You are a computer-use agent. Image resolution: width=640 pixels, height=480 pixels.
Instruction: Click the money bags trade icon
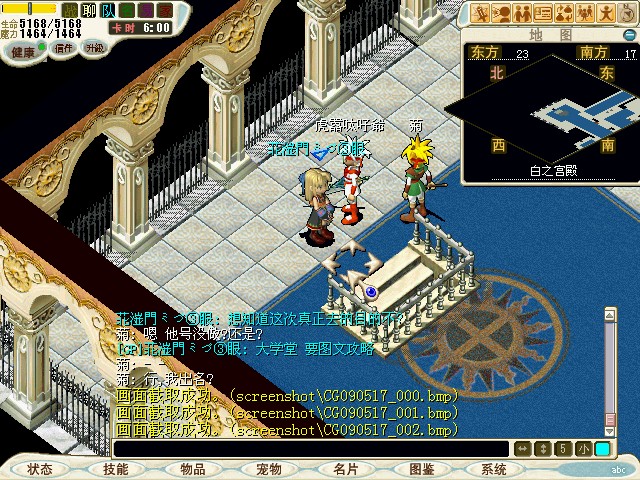[x=565, y=13]
